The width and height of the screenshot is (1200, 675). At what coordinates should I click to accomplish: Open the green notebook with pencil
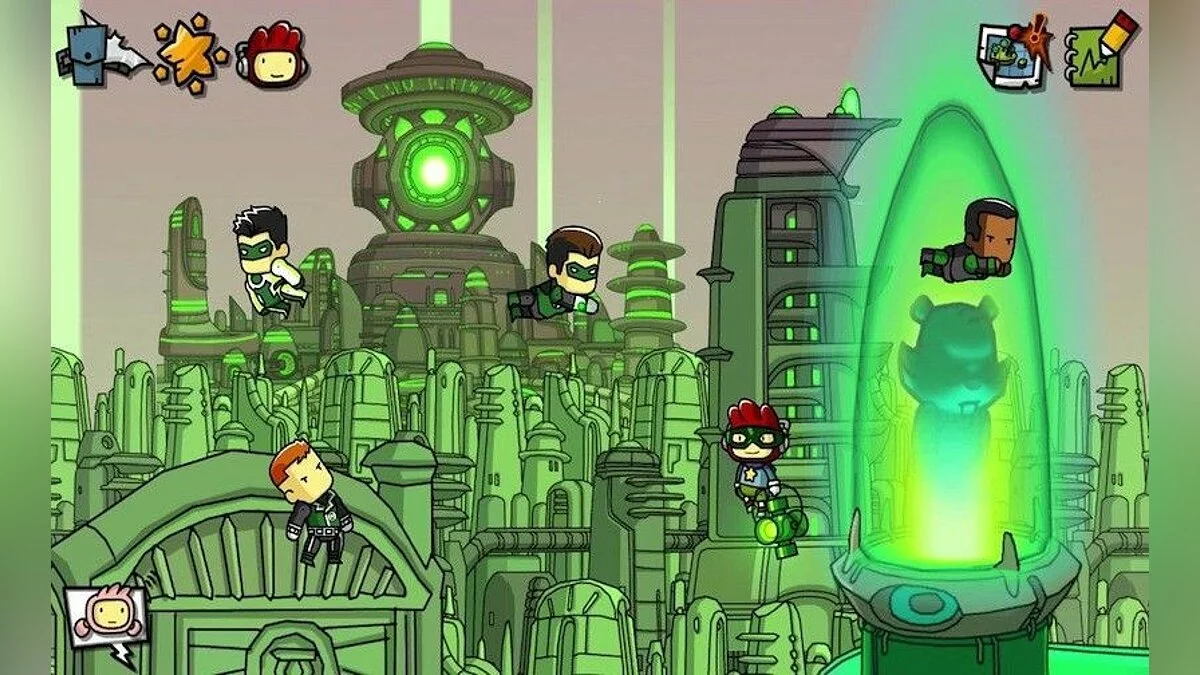[1100, 52]
